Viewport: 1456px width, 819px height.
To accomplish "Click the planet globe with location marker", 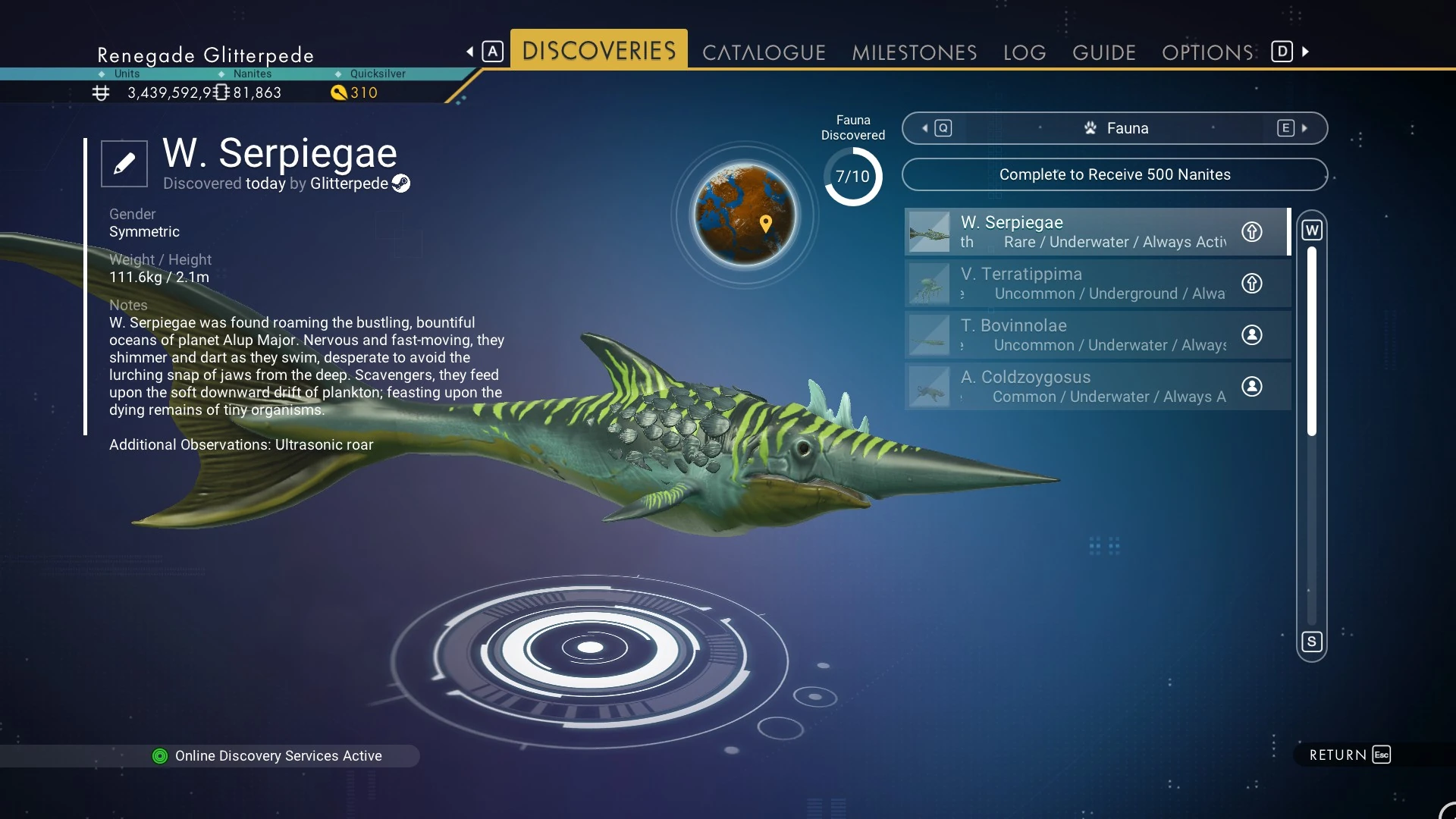I will click(745, 215).
